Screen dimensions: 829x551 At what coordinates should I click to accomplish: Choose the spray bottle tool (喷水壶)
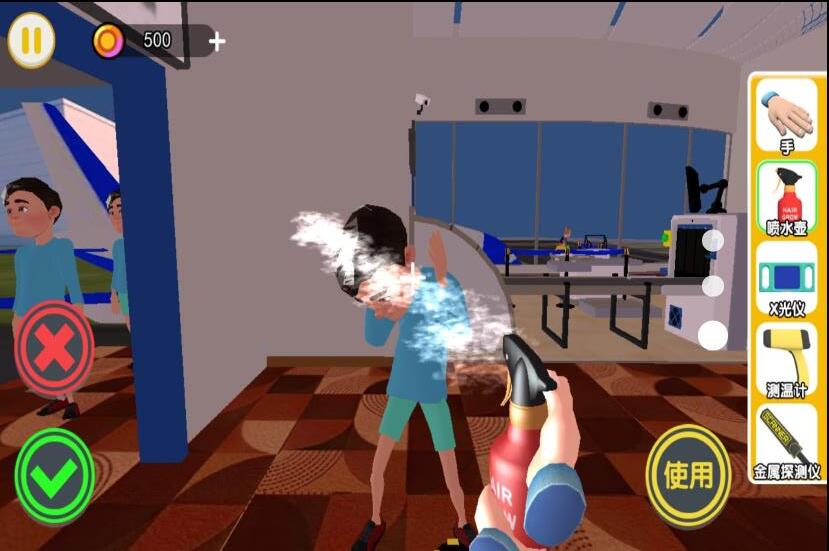(x=786, y=198)
